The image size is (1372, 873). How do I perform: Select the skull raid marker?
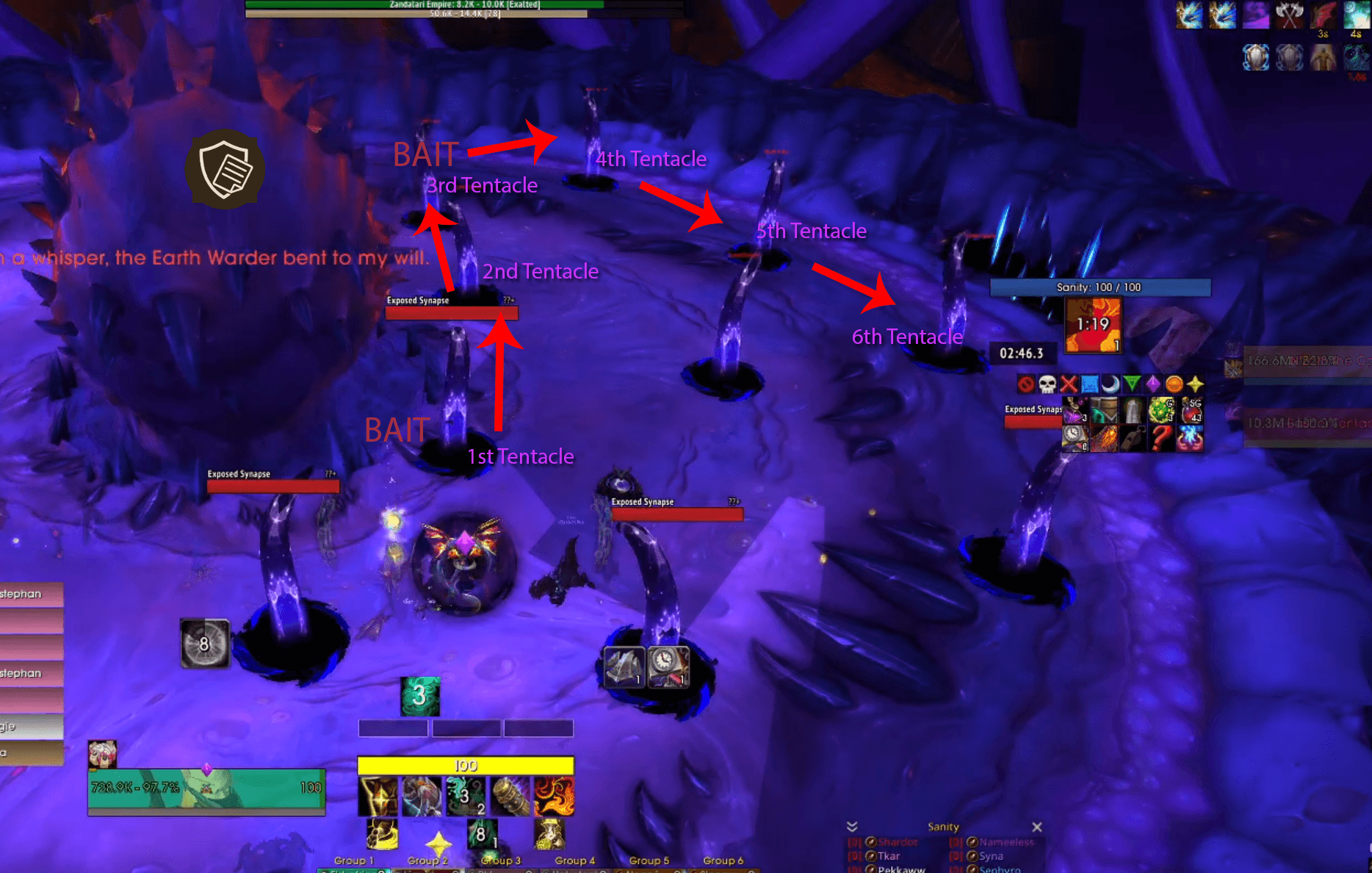click(1047, 384)
